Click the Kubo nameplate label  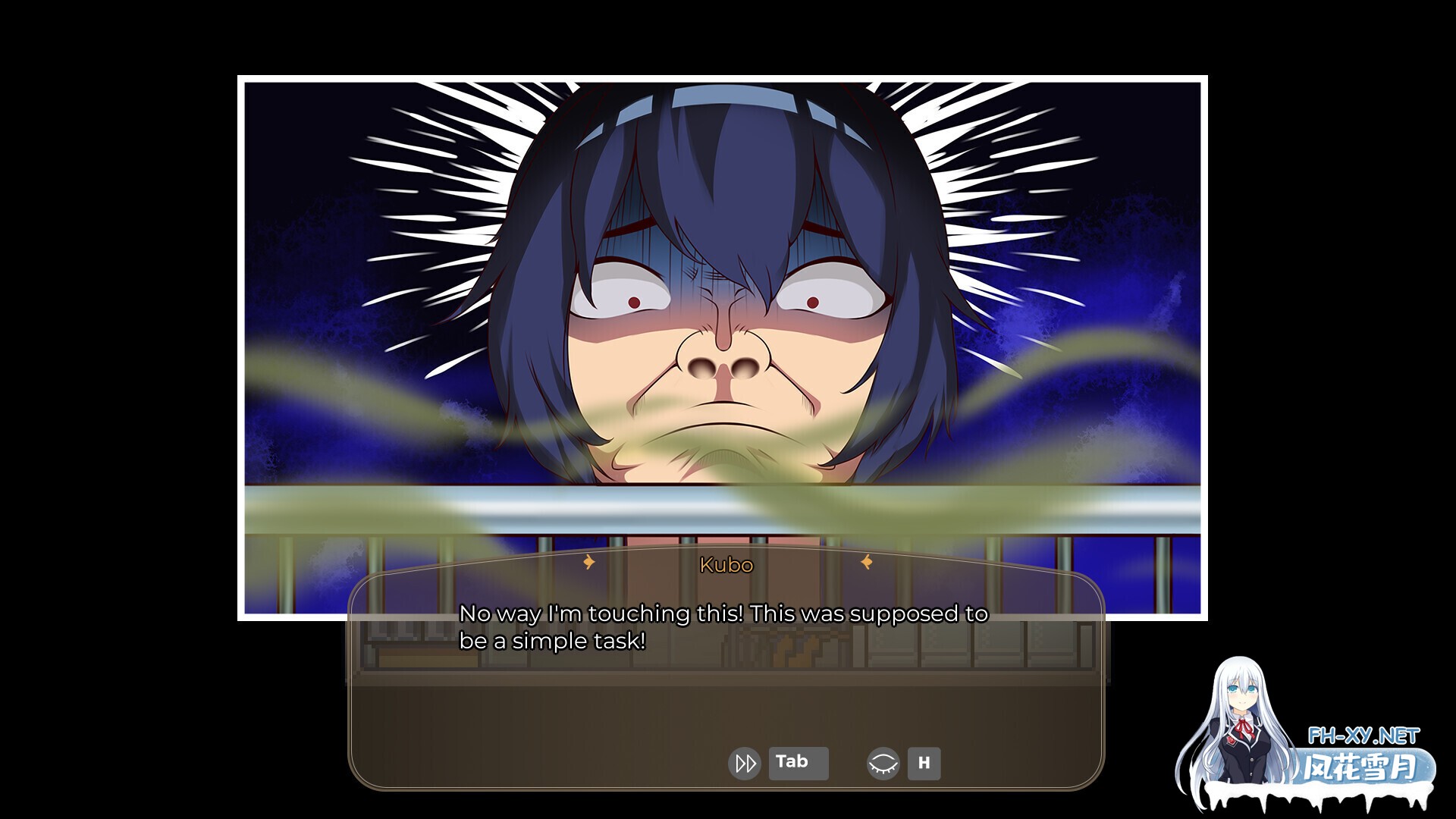tap(726, 565)
